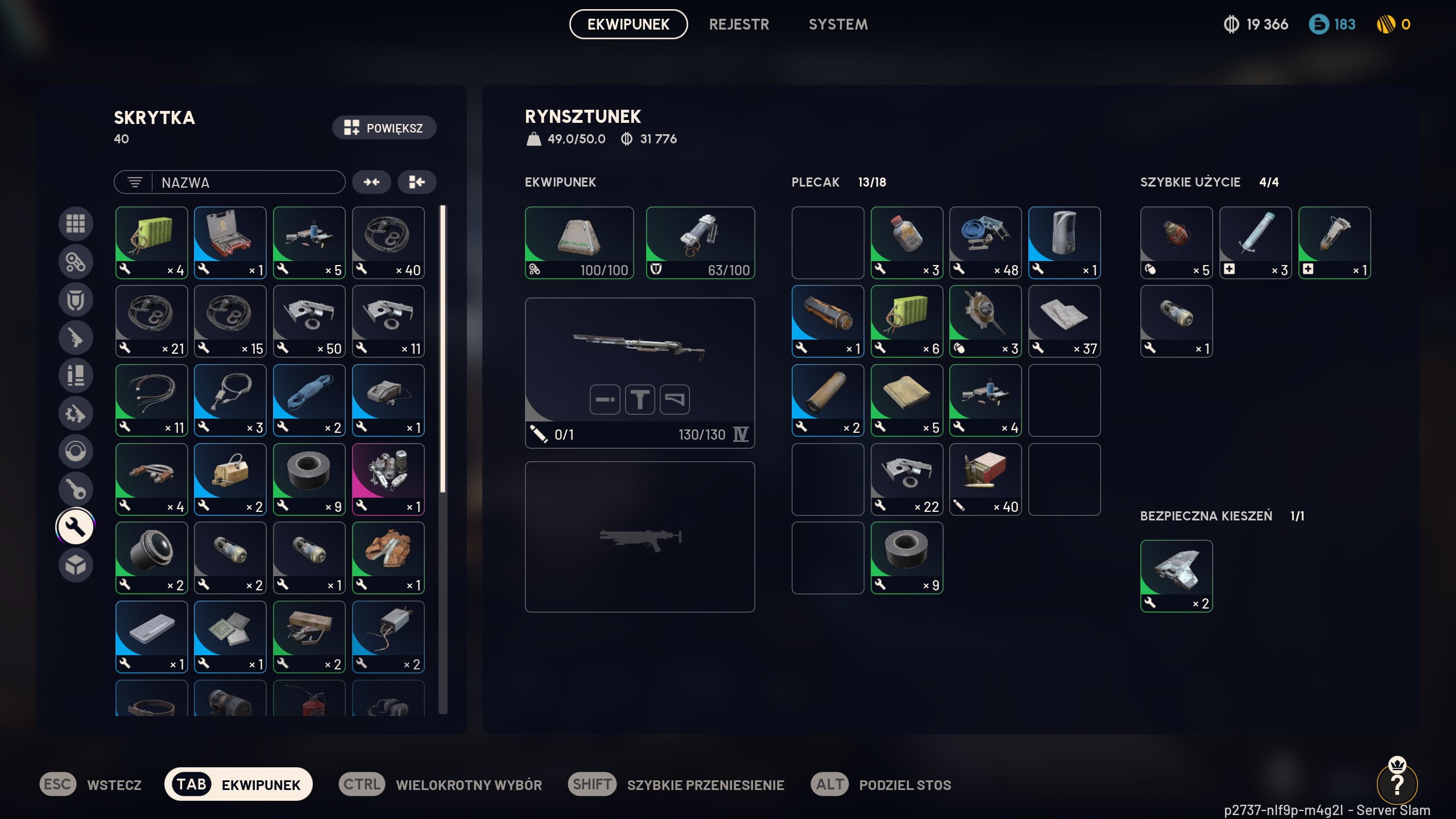Select the EKWIPUNEK top tab
This screenshot has width=1456, height=819.
628,24
